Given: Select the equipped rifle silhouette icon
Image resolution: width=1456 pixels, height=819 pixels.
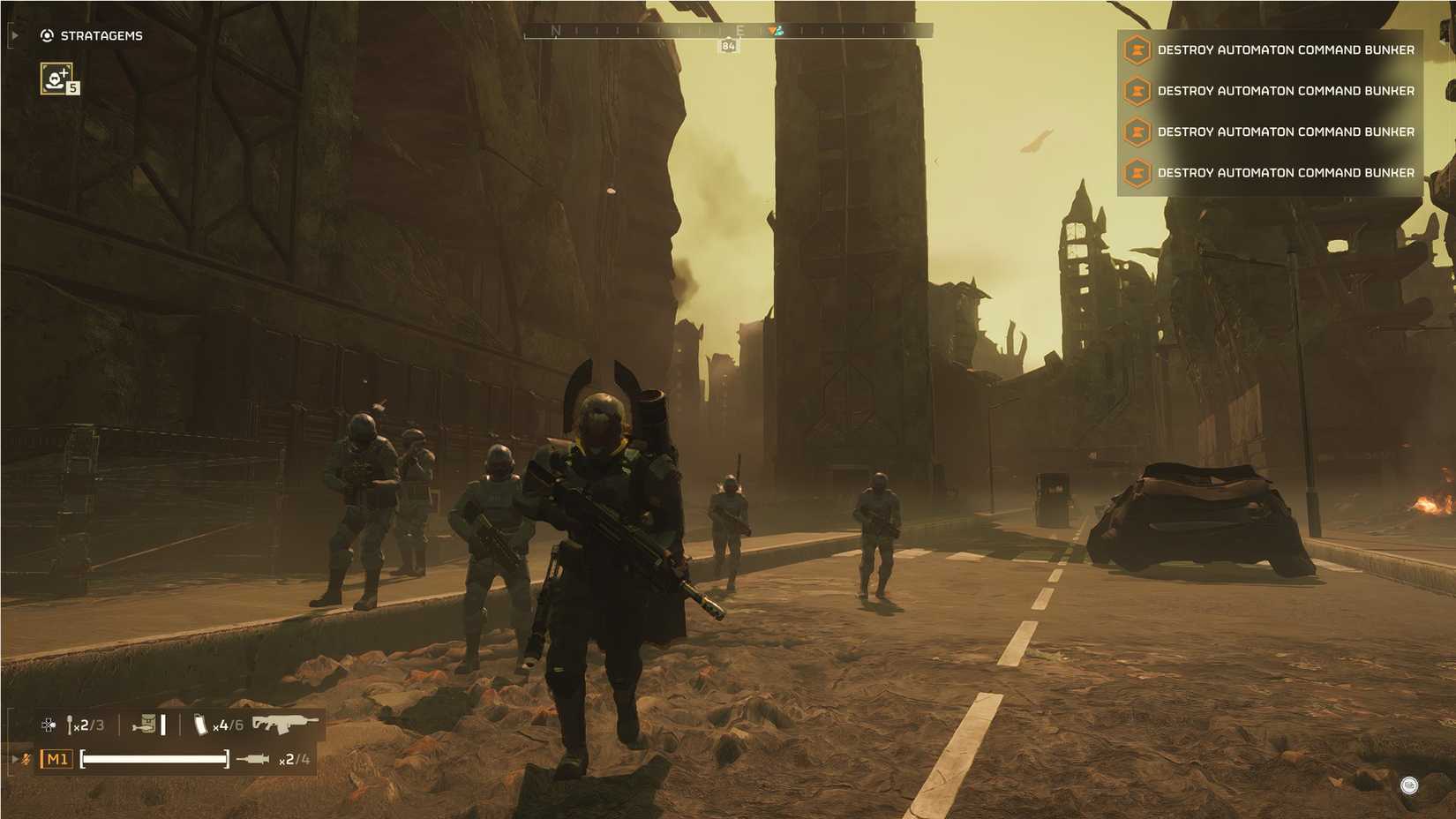Looking at the screenshot, I should 281,725.
